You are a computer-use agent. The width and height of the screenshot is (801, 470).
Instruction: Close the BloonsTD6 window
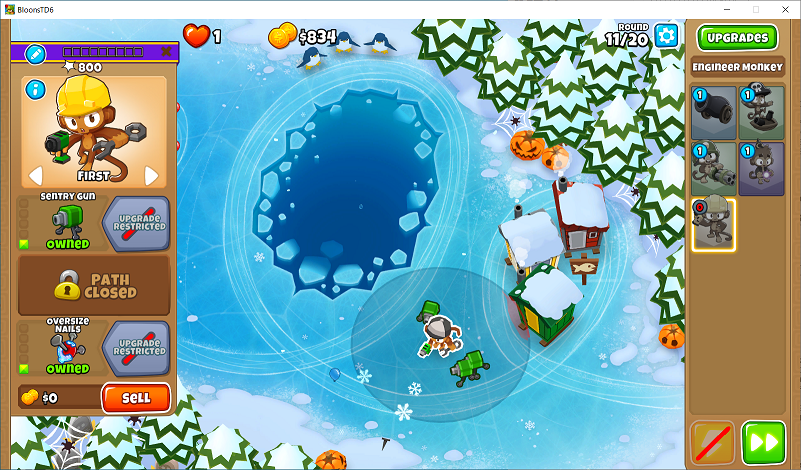pyautogui.click(x=783, y=9)
